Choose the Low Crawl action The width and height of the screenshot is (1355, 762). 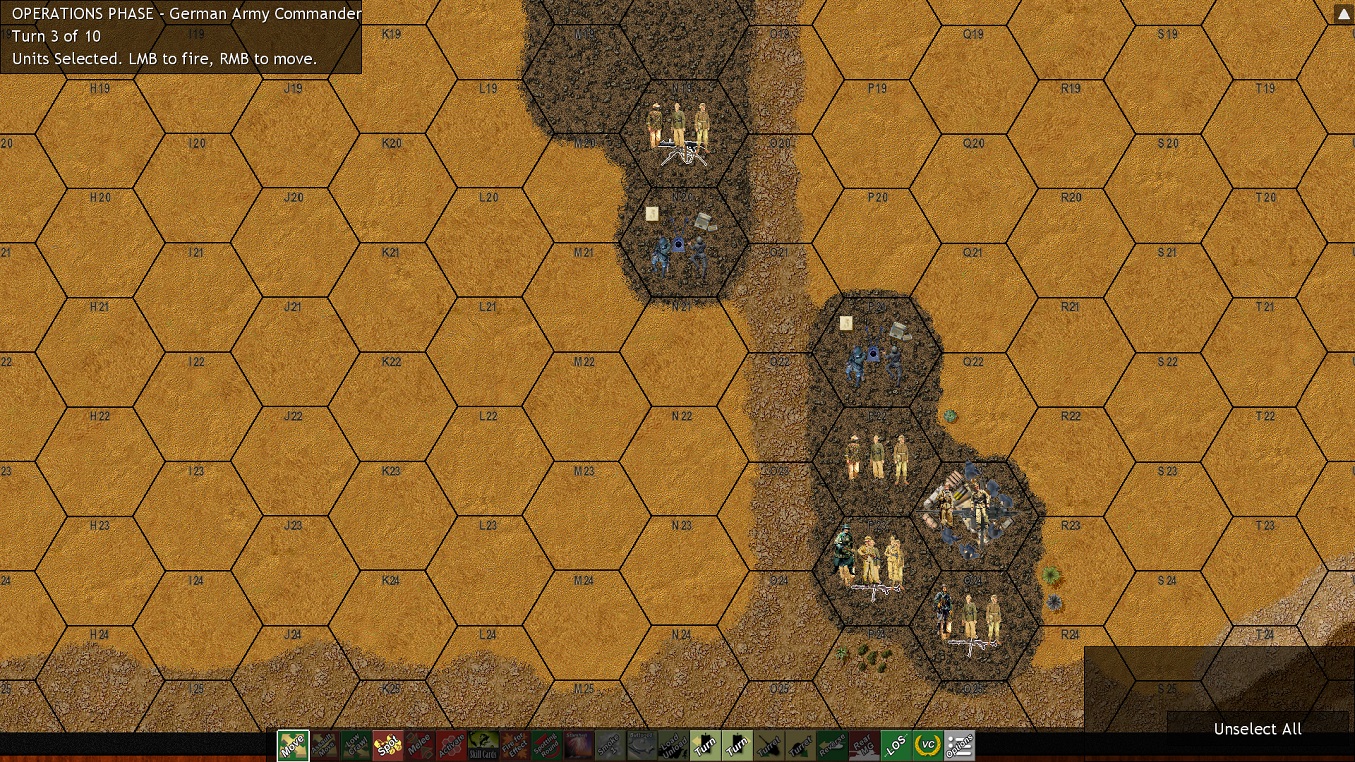coord(357,746)
